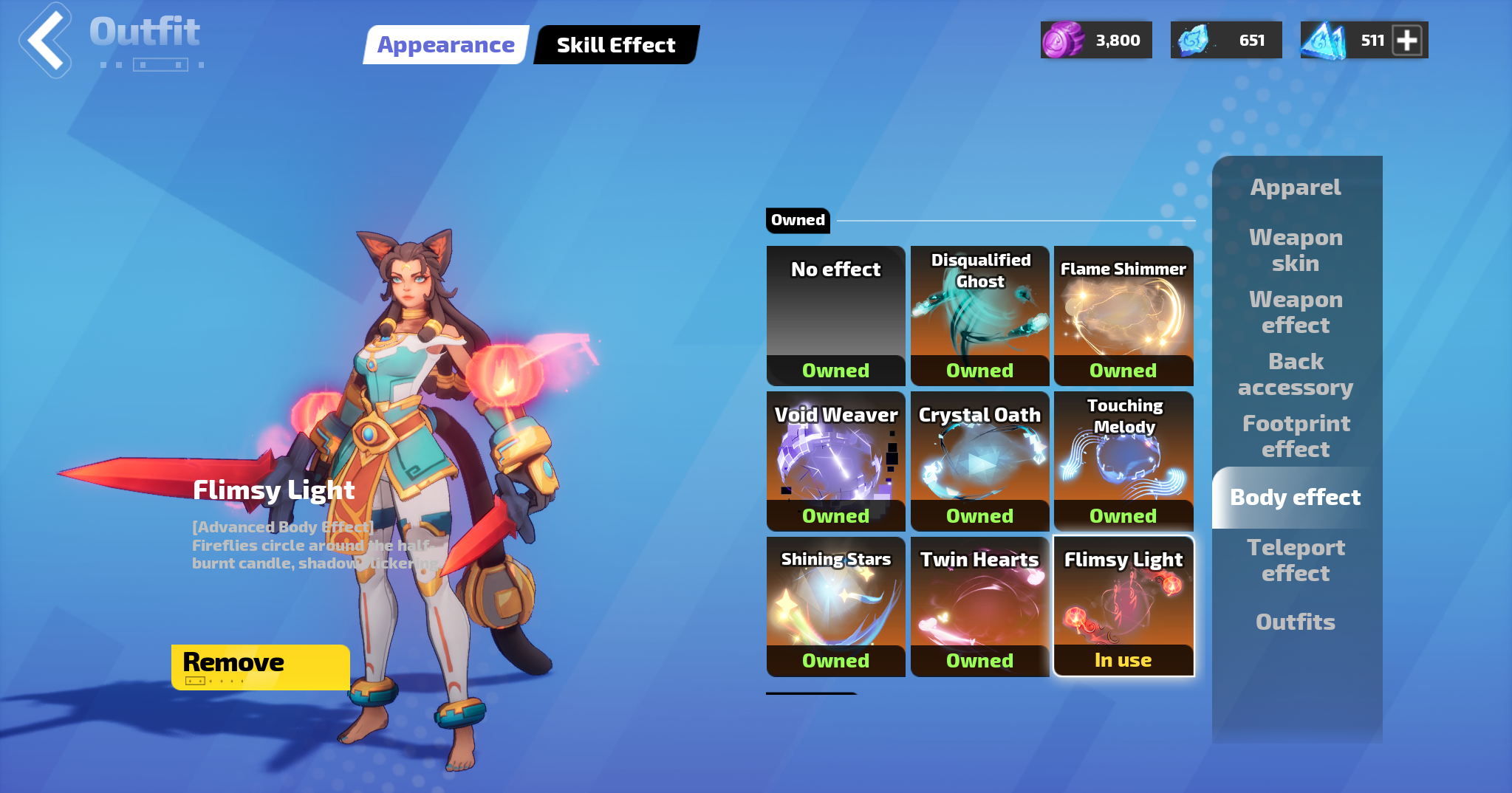Pick the Flame Shimmer effect
Image resolution: width=1512 pixels, height=793 pixels.
1123,315
